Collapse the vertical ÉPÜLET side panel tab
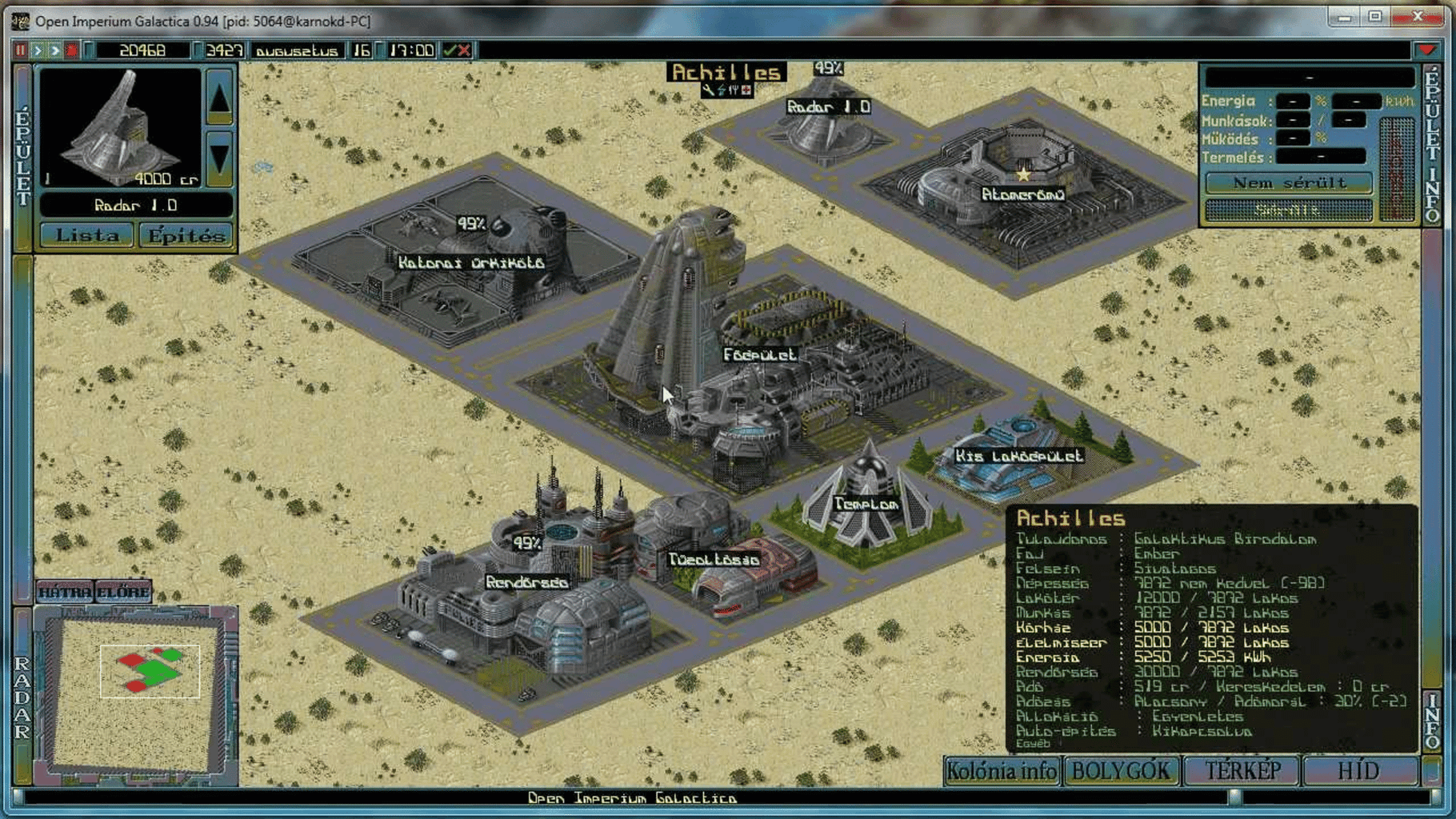This screenshot has height=819, width=1456. tap(22, 158)
